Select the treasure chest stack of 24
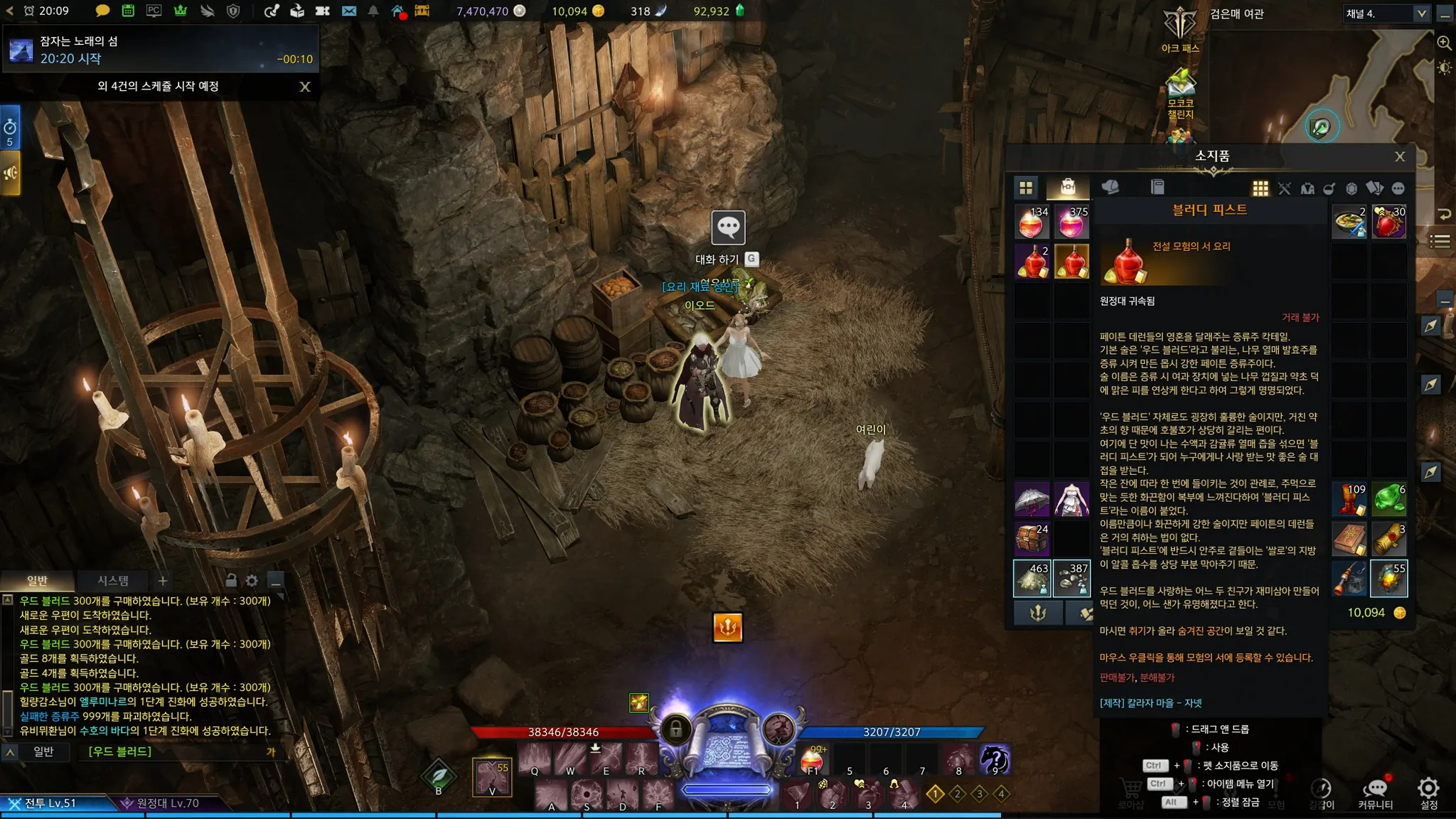1456x819 pixels. tap(1032, 539)
